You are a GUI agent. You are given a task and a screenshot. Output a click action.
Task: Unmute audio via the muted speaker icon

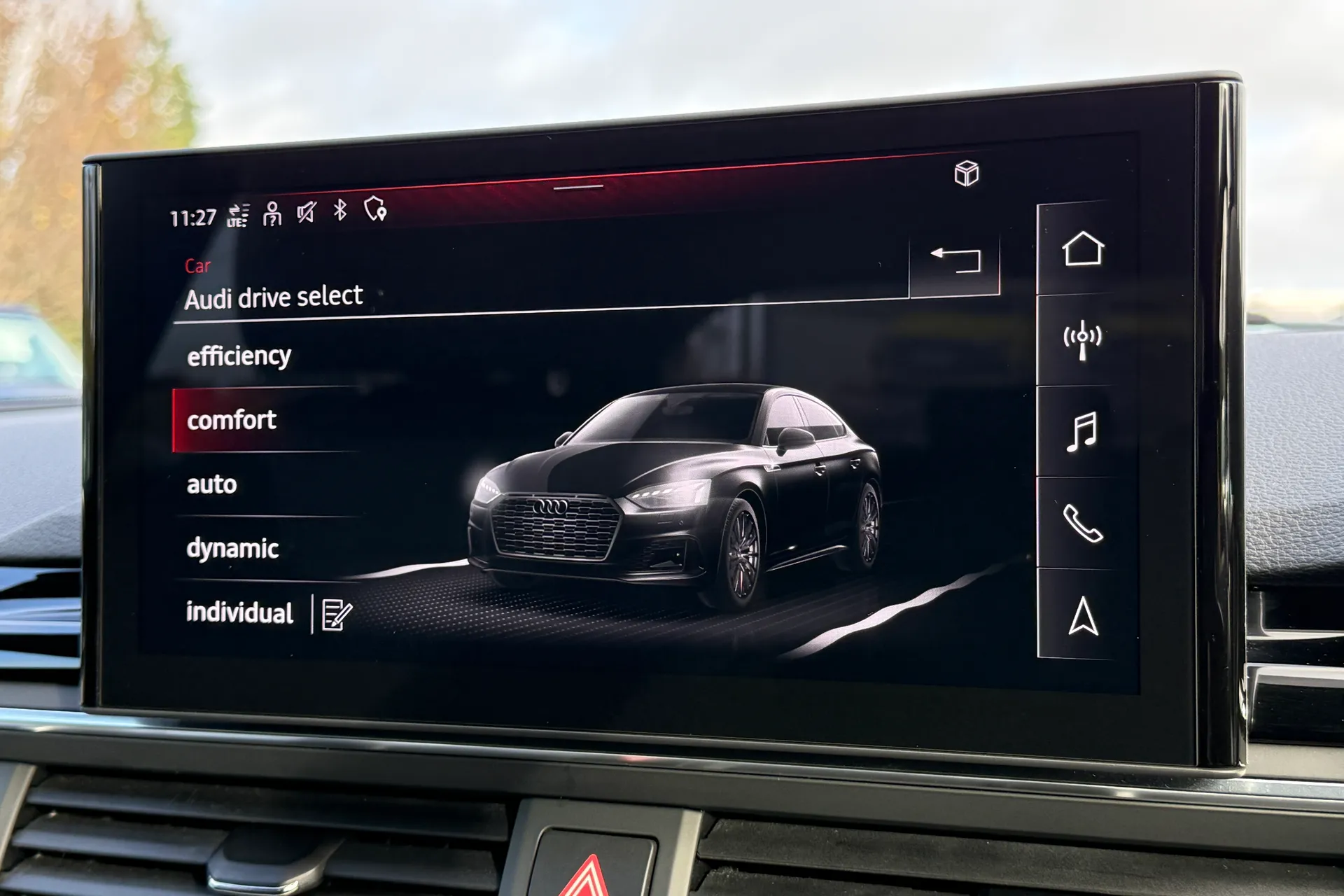click(x=304, y=212)
